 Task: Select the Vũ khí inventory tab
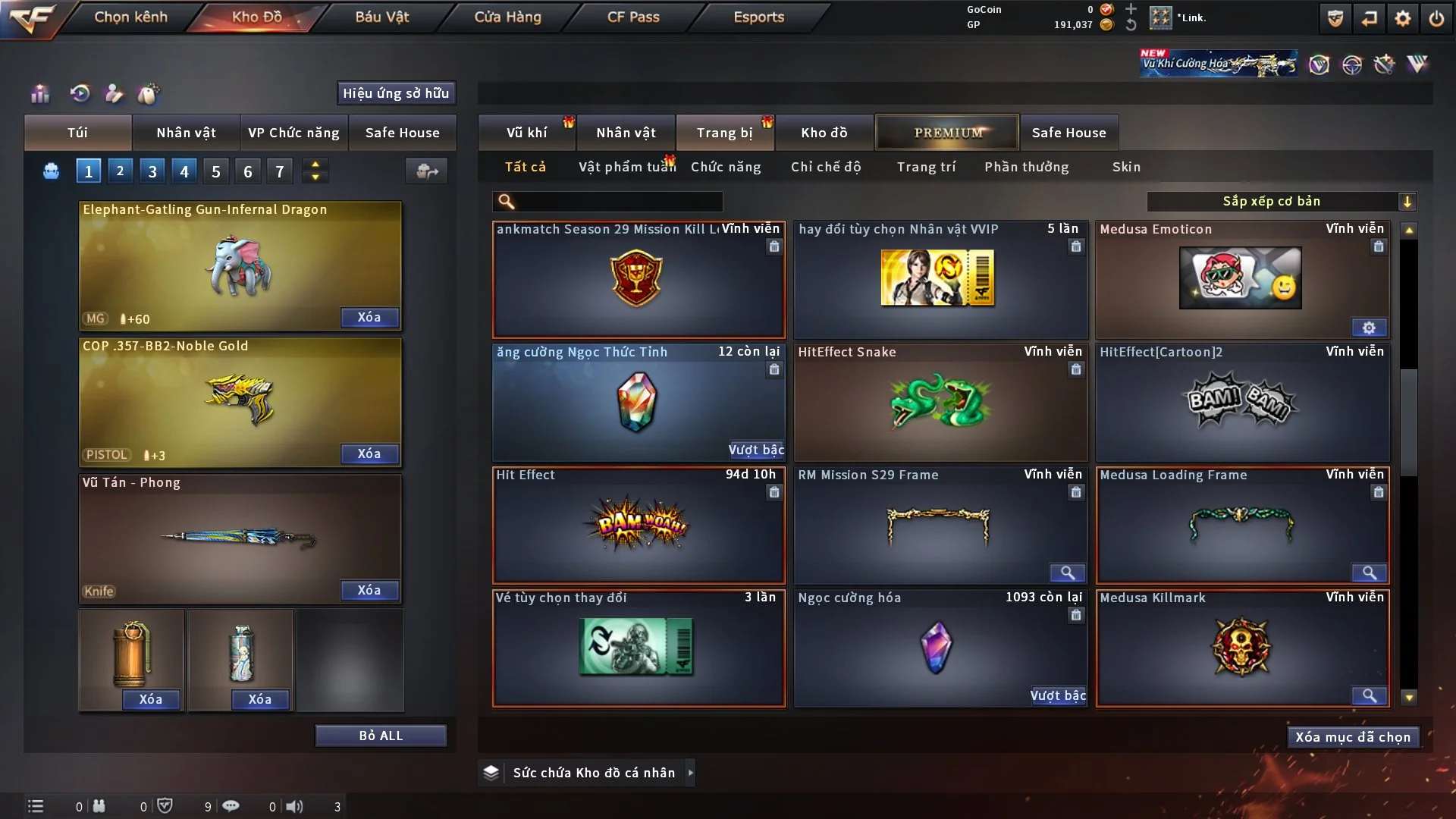(526, 133)
